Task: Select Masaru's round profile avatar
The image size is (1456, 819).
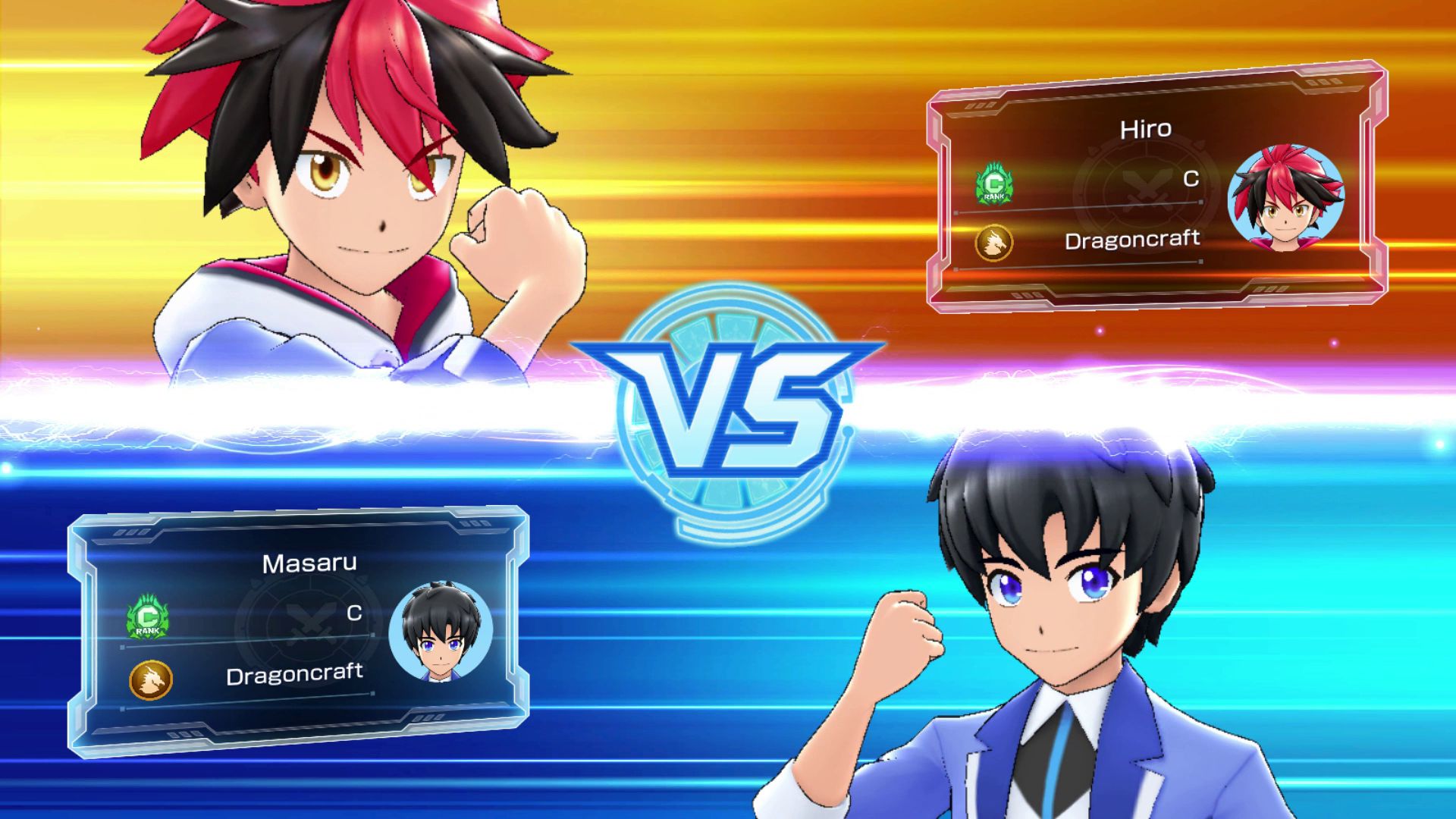Action: click(441, 632)
